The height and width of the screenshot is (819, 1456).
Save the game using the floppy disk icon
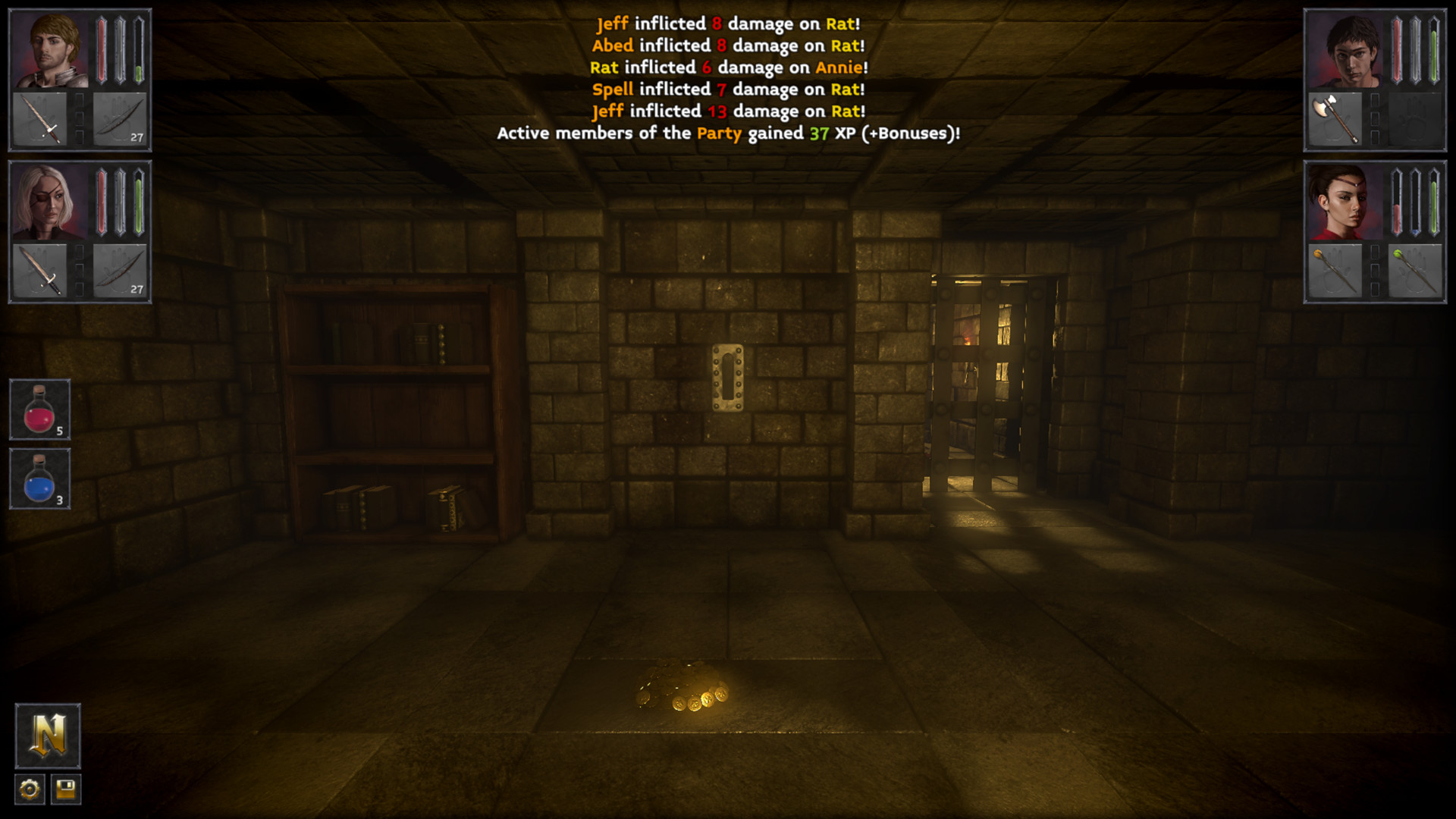pyautogui.click(x=67, y=789)
